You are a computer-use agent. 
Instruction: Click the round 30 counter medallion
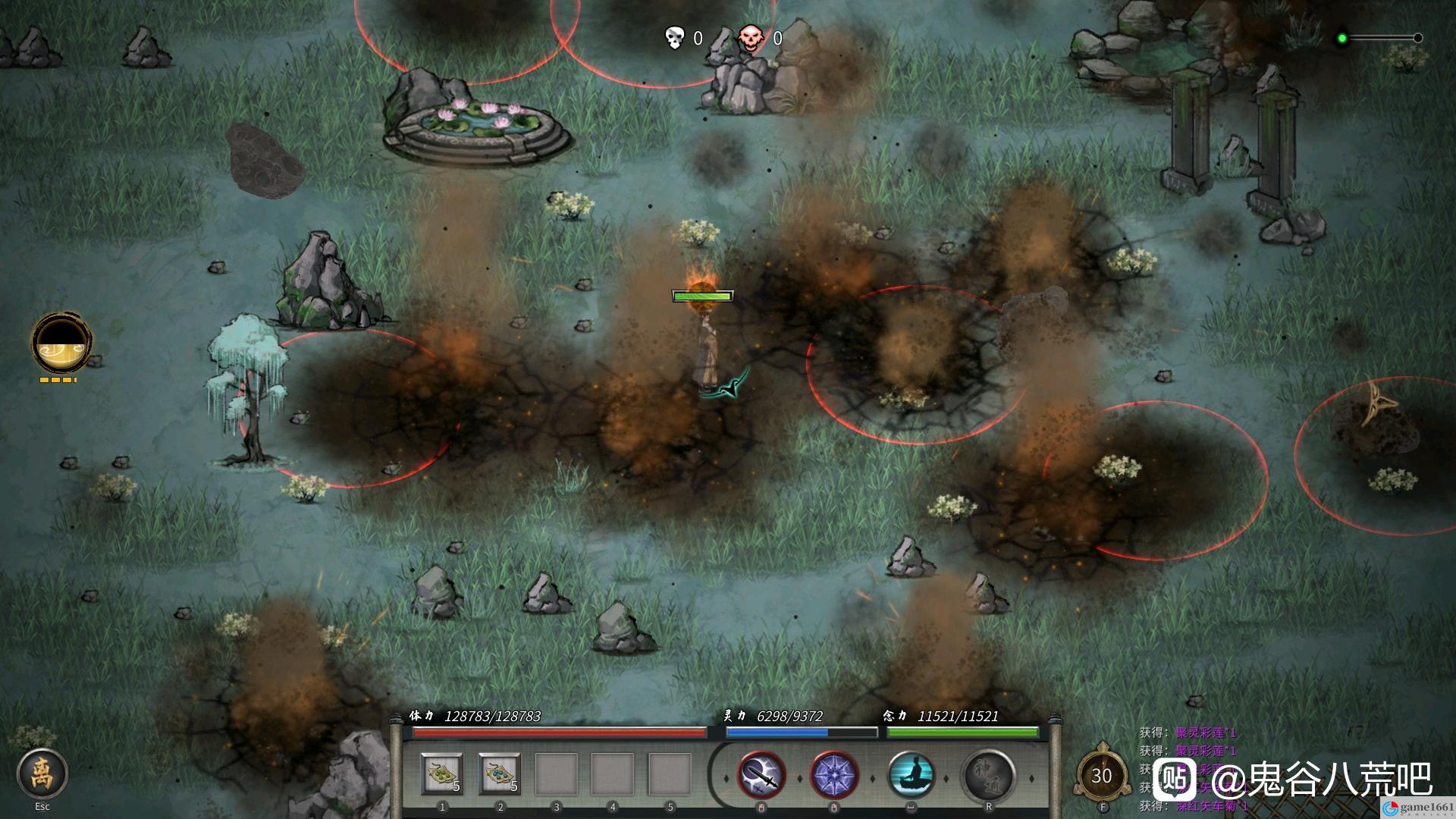click(x=1102, y=775)
